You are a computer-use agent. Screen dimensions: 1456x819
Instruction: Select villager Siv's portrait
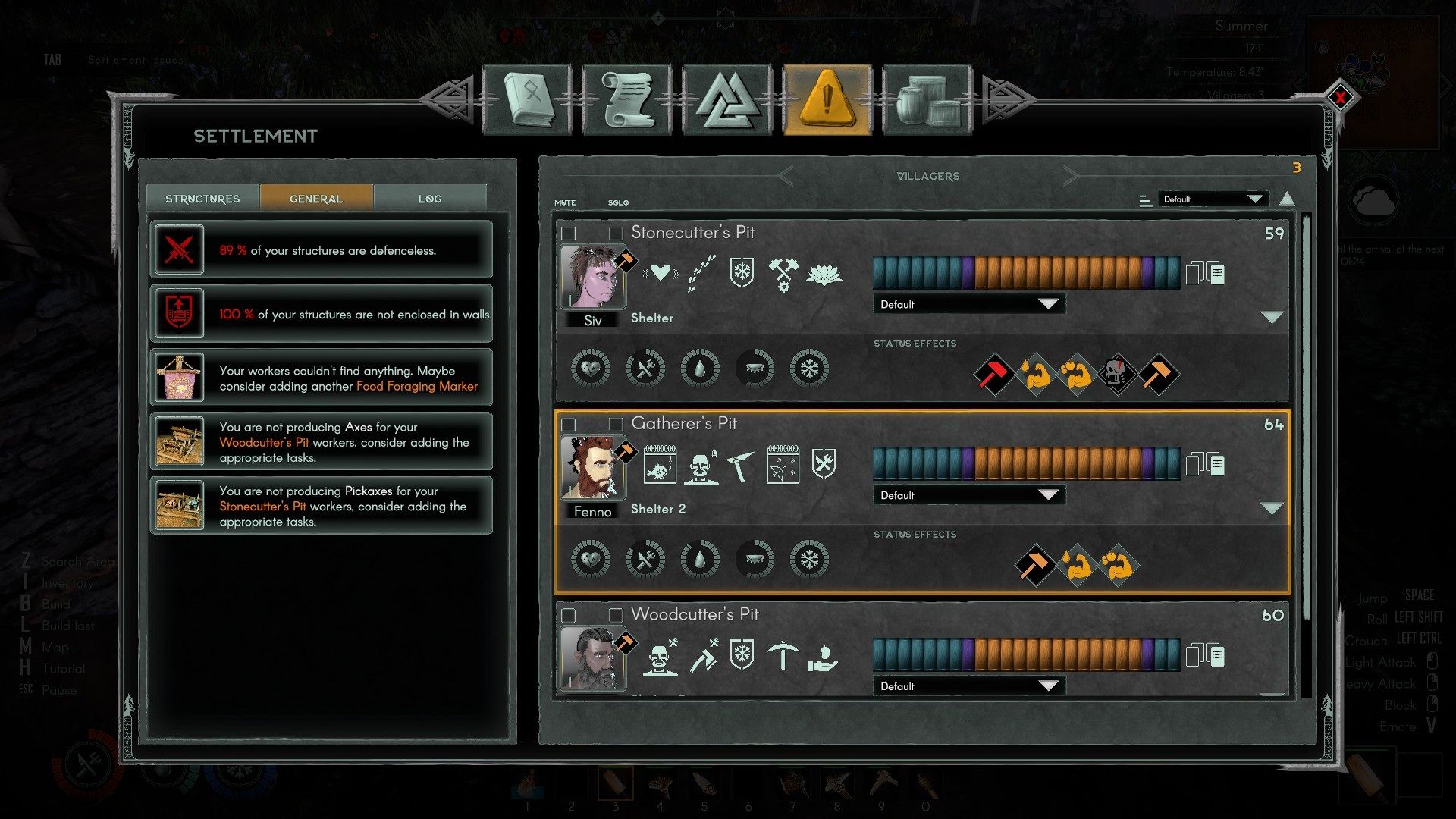593,276
